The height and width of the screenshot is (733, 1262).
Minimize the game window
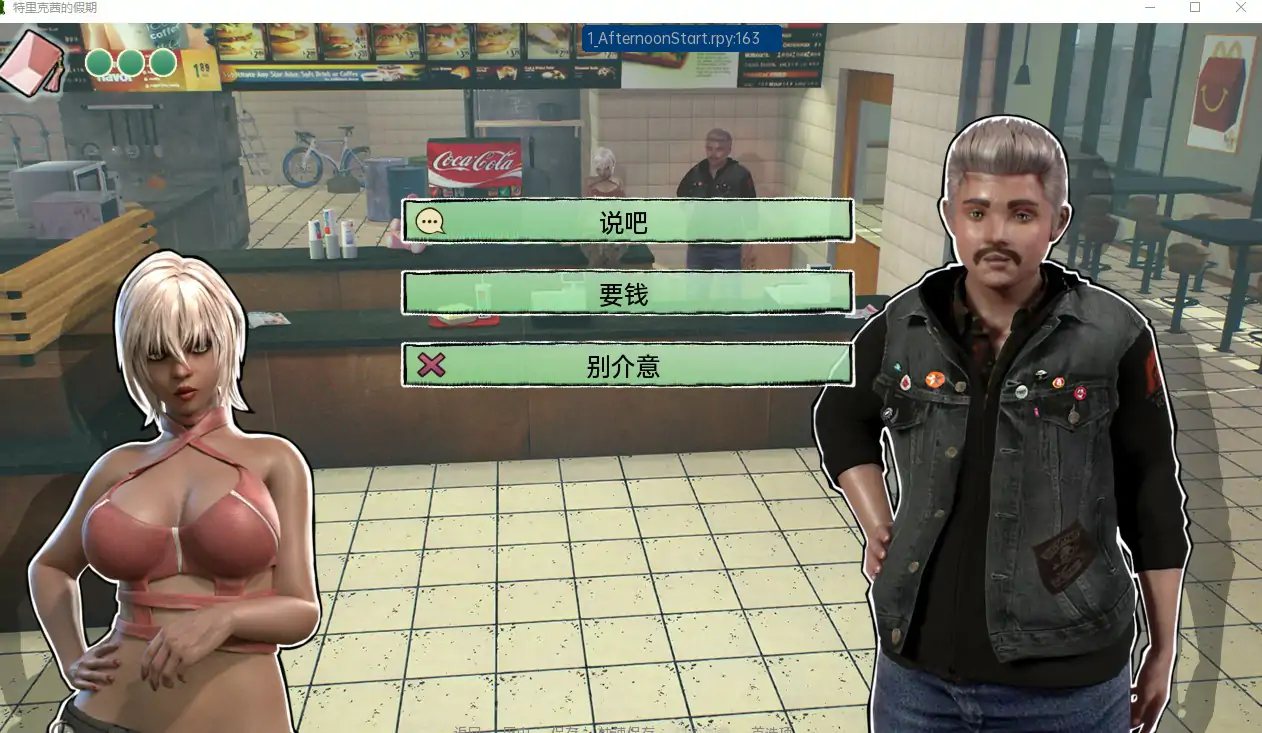[x=1149, y=8]
